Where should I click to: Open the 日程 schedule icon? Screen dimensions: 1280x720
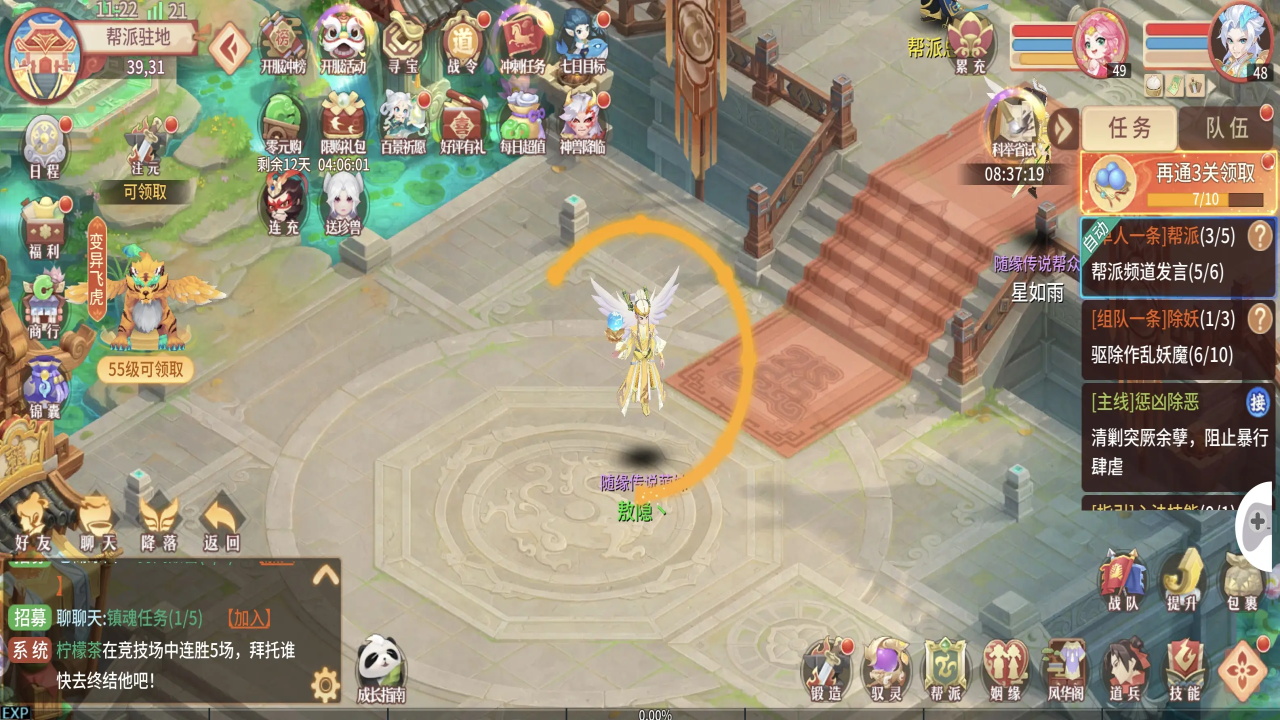[x=45, y=147]
